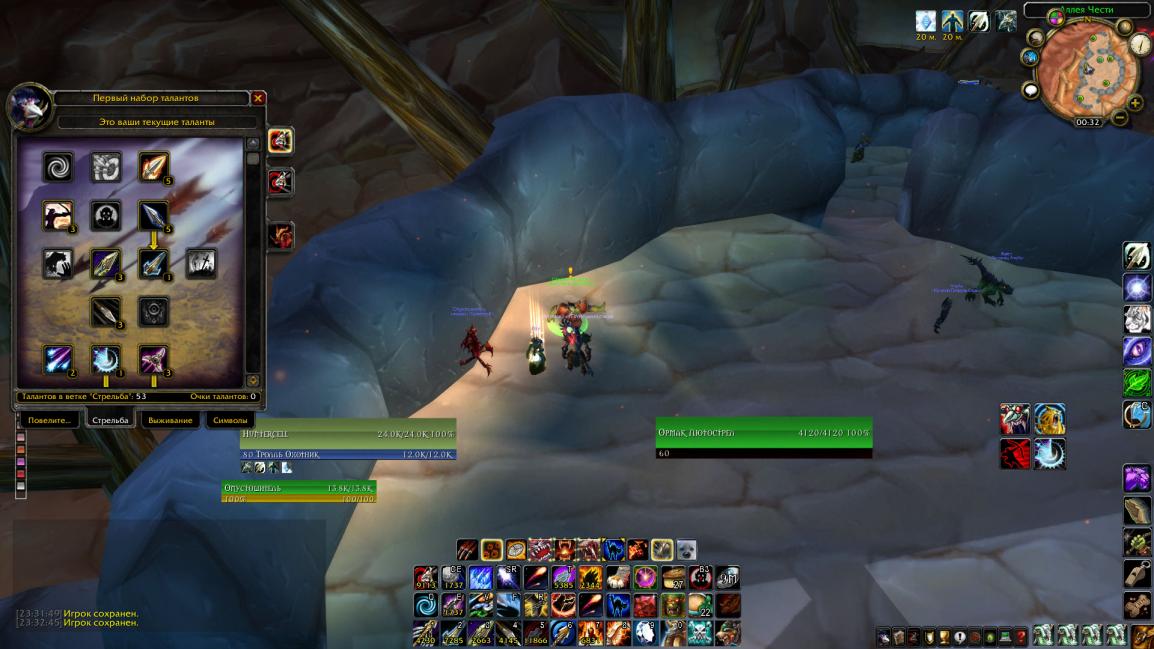Open the minimap clock
Image resolution: width=1154 pixels, height=649 pixels.
pyautogui.click(x=1087, y=122)
